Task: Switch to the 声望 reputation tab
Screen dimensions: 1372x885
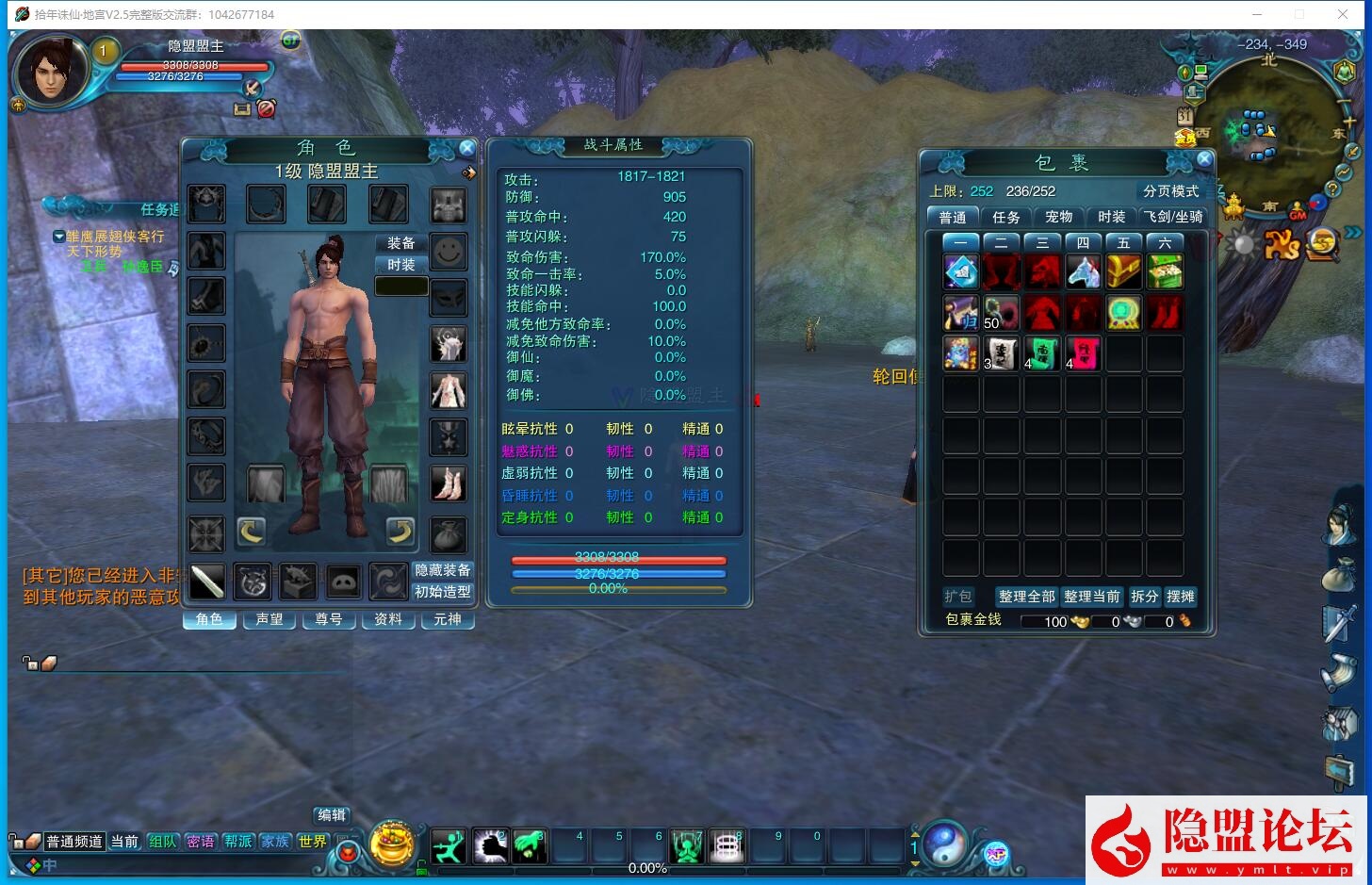Action: [269, 619]
